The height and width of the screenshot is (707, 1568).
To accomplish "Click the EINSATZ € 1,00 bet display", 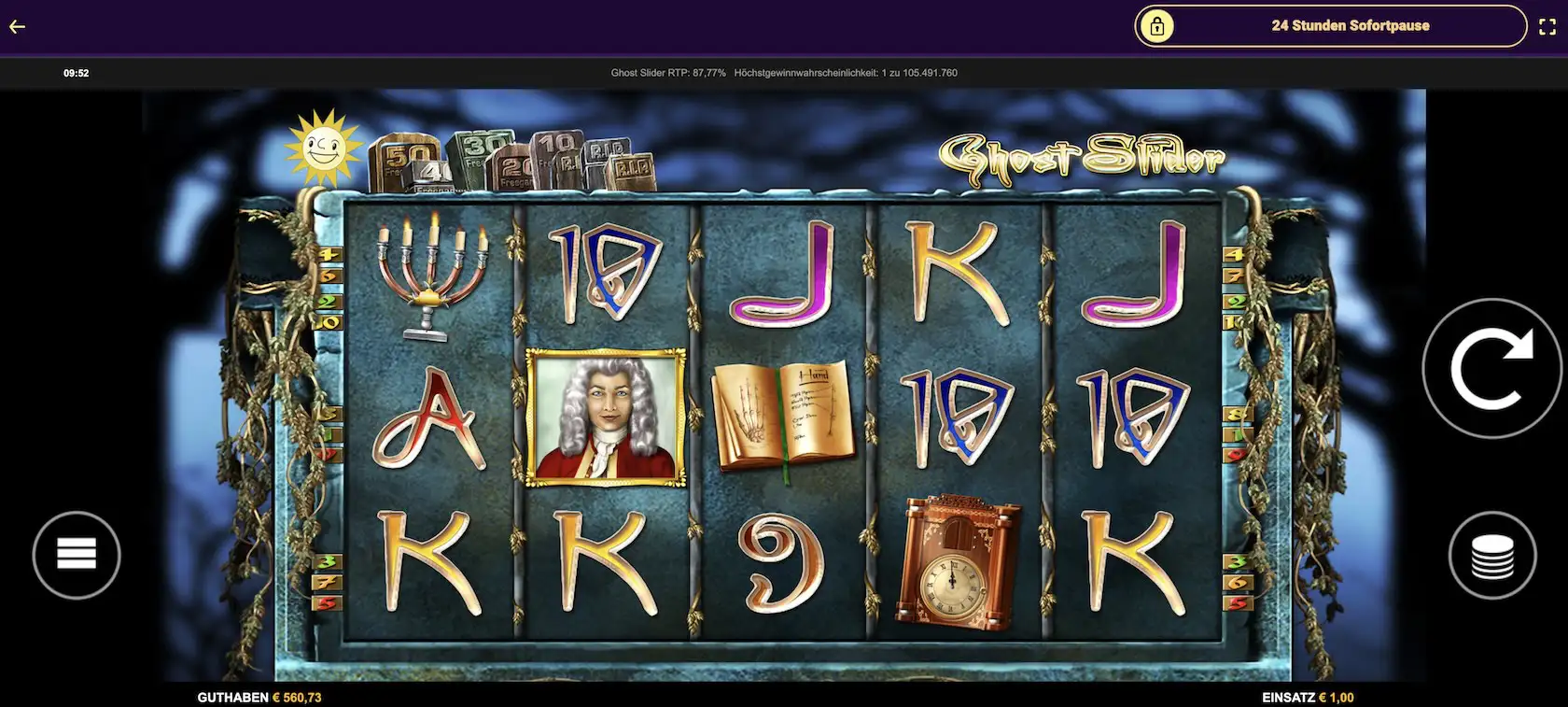I will [x=1309, y=697].
